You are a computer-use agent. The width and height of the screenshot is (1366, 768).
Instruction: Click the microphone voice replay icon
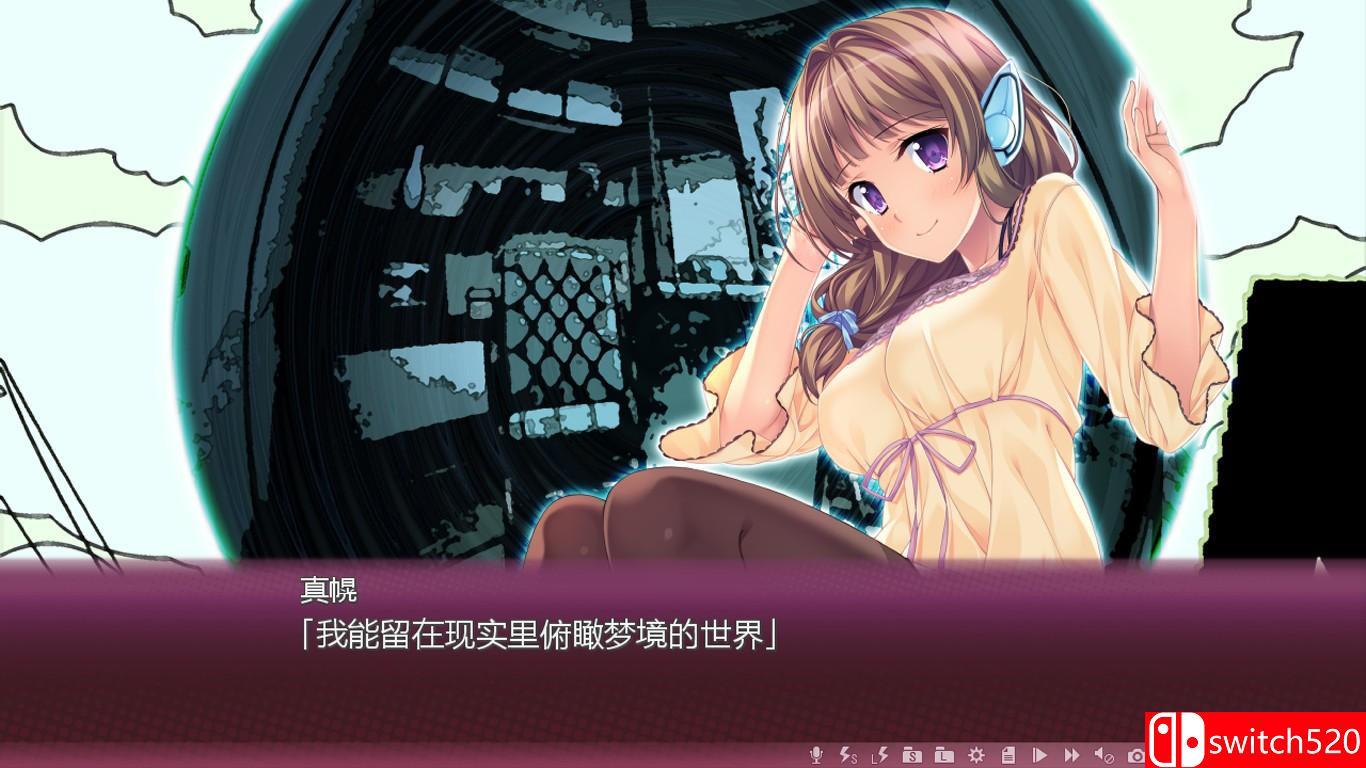pyautogui.click(x=817, y=754)
